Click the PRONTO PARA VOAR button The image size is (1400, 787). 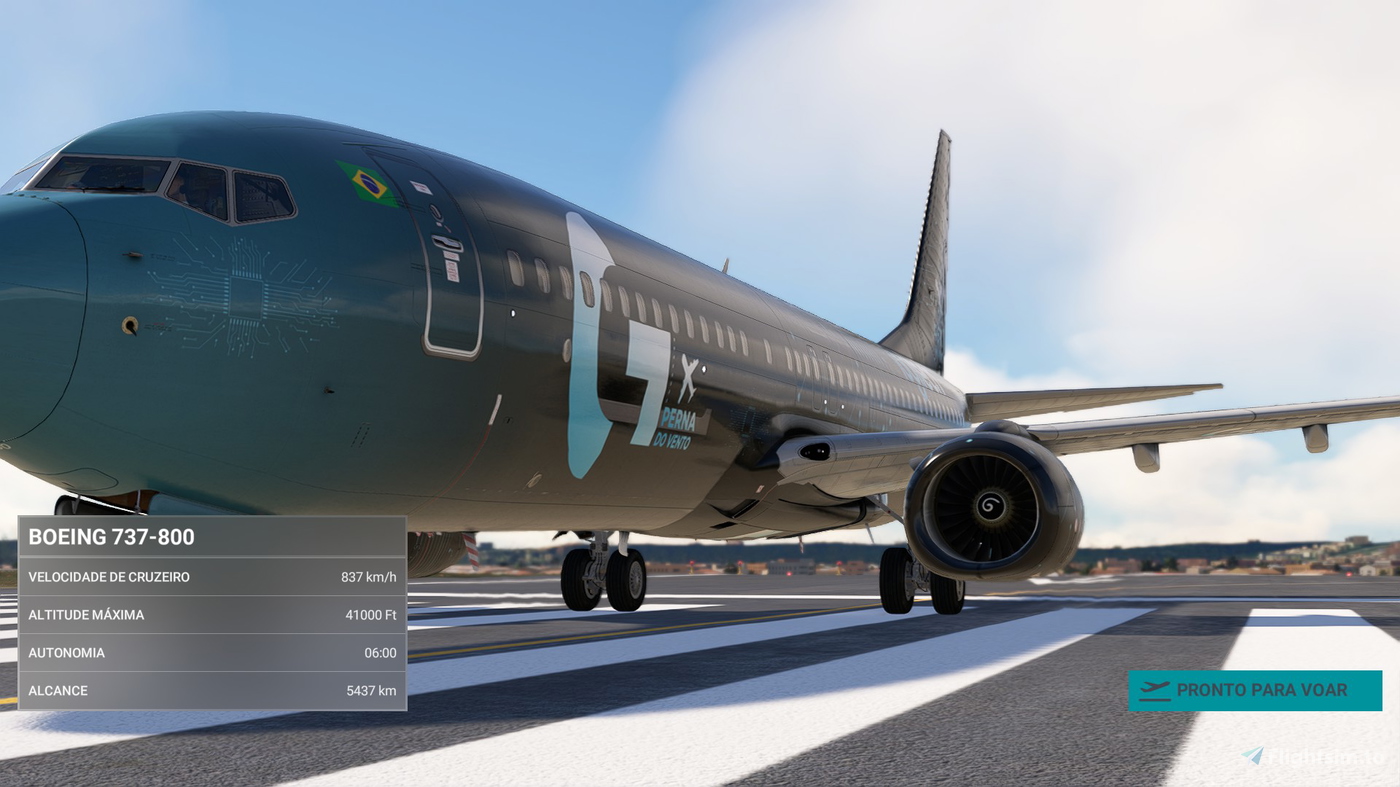click(1255, 689)
